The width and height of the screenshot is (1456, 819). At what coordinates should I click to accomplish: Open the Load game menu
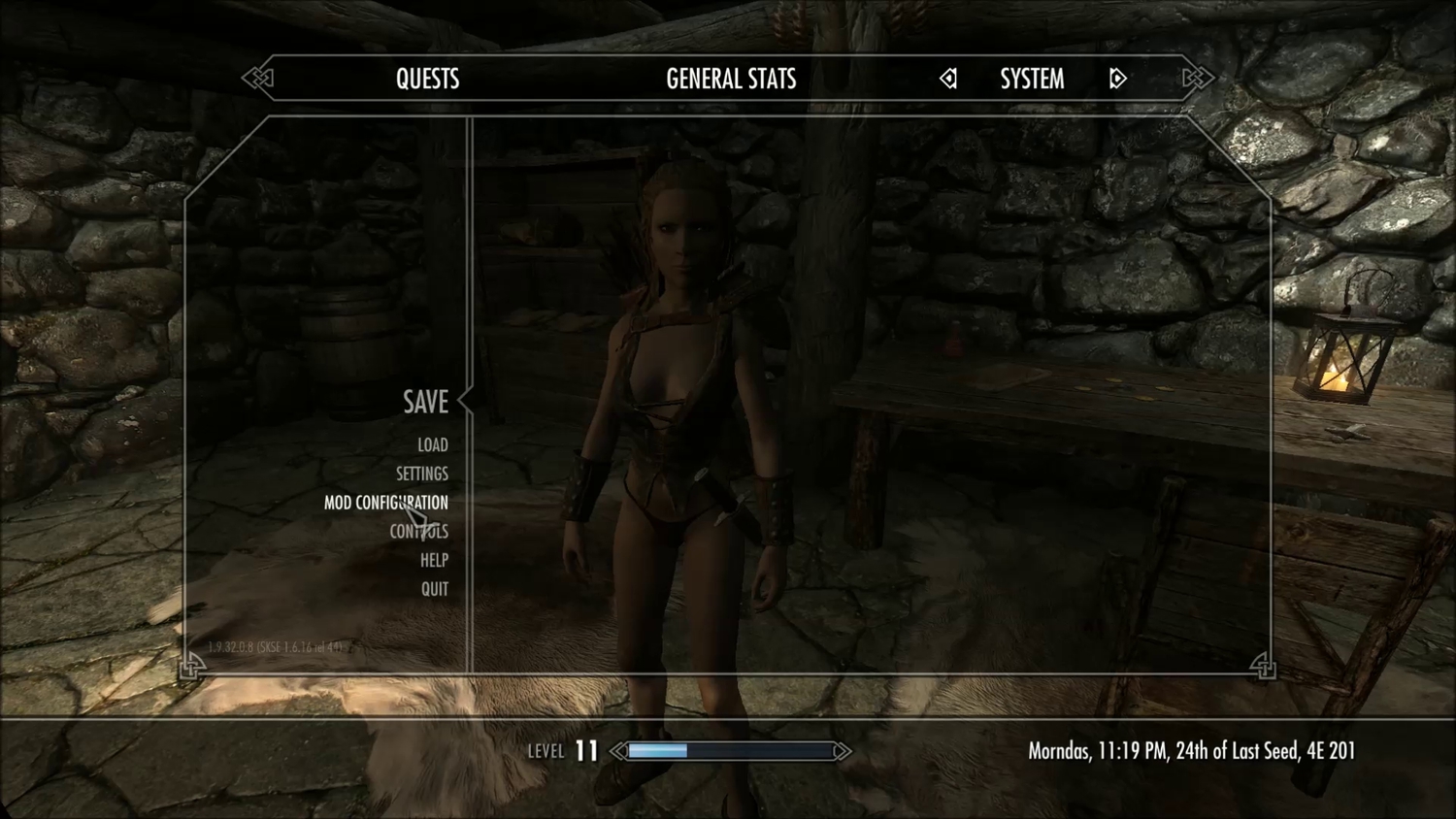click(x=432, y=444)
